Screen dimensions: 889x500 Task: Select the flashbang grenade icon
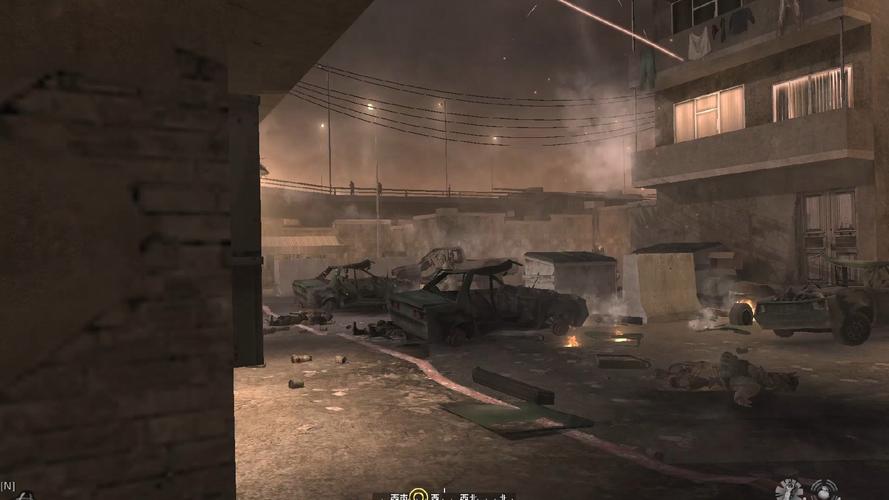[825, 491]
